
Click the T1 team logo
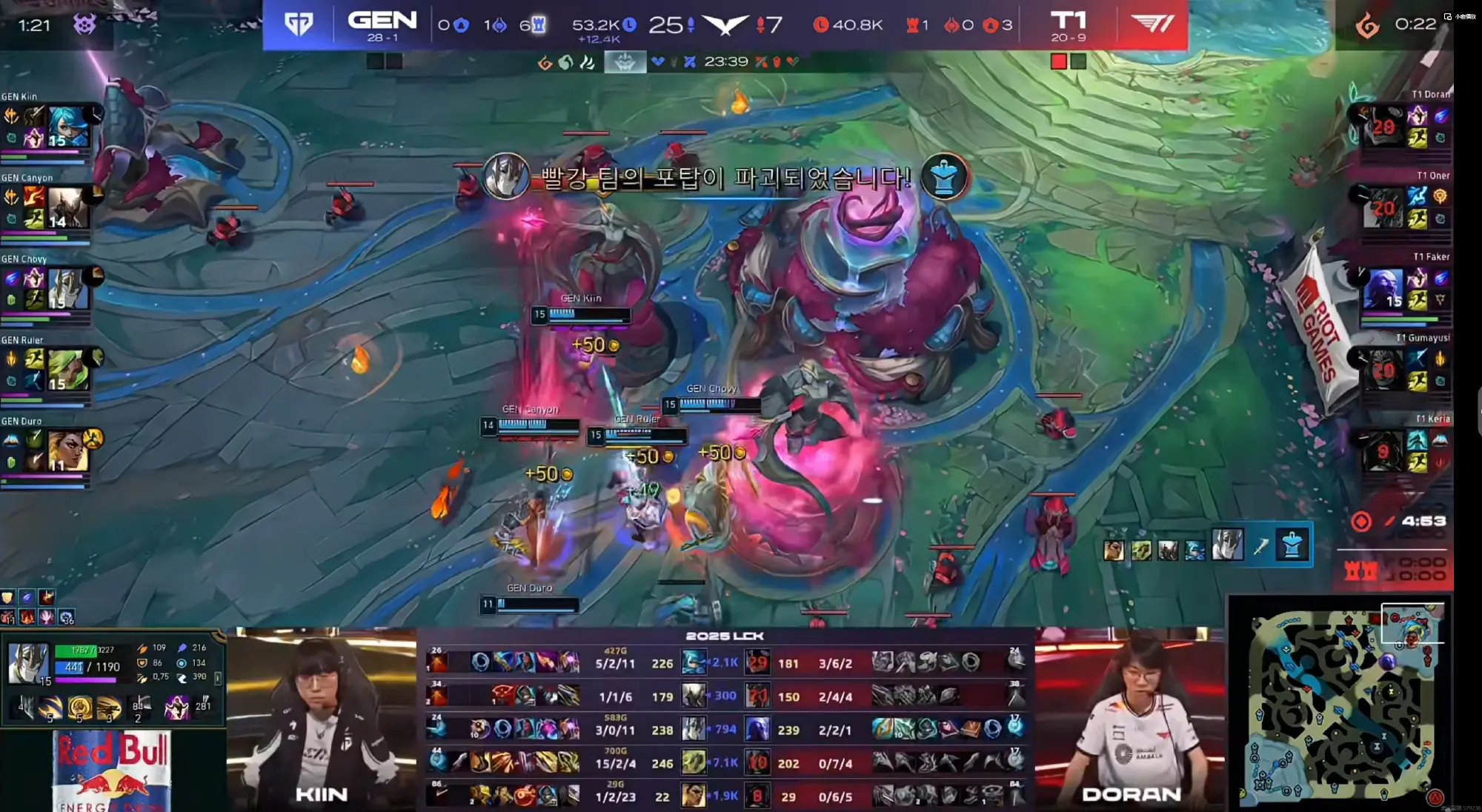click(1152, 24)
